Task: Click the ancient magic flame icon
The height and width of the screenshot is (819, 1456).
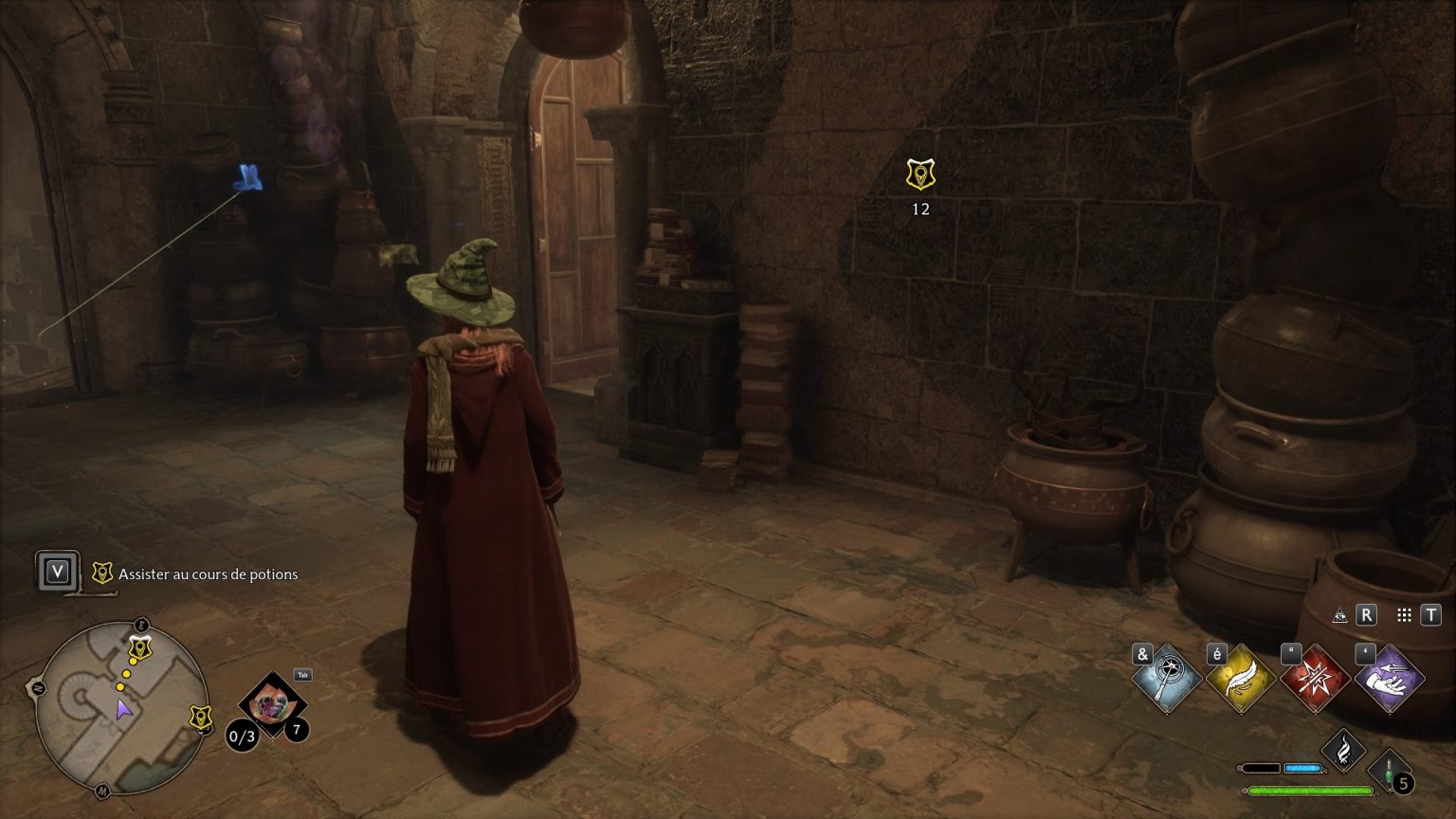Action: click(x=1344, y=750)
